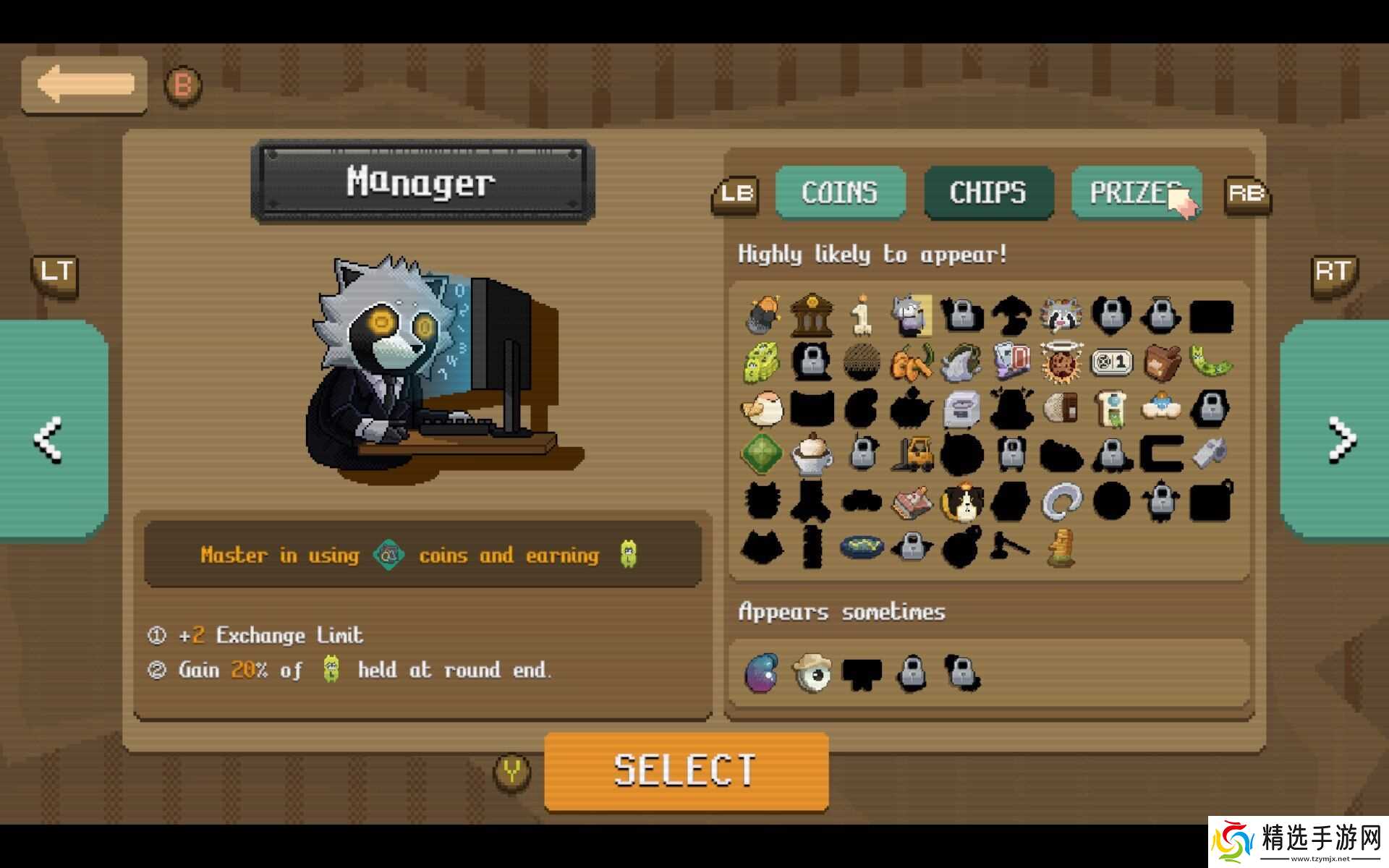This screenshot has width=1389, height=868.
Task: Inspect the bank building chip
Action: click(x=812, y=315)
